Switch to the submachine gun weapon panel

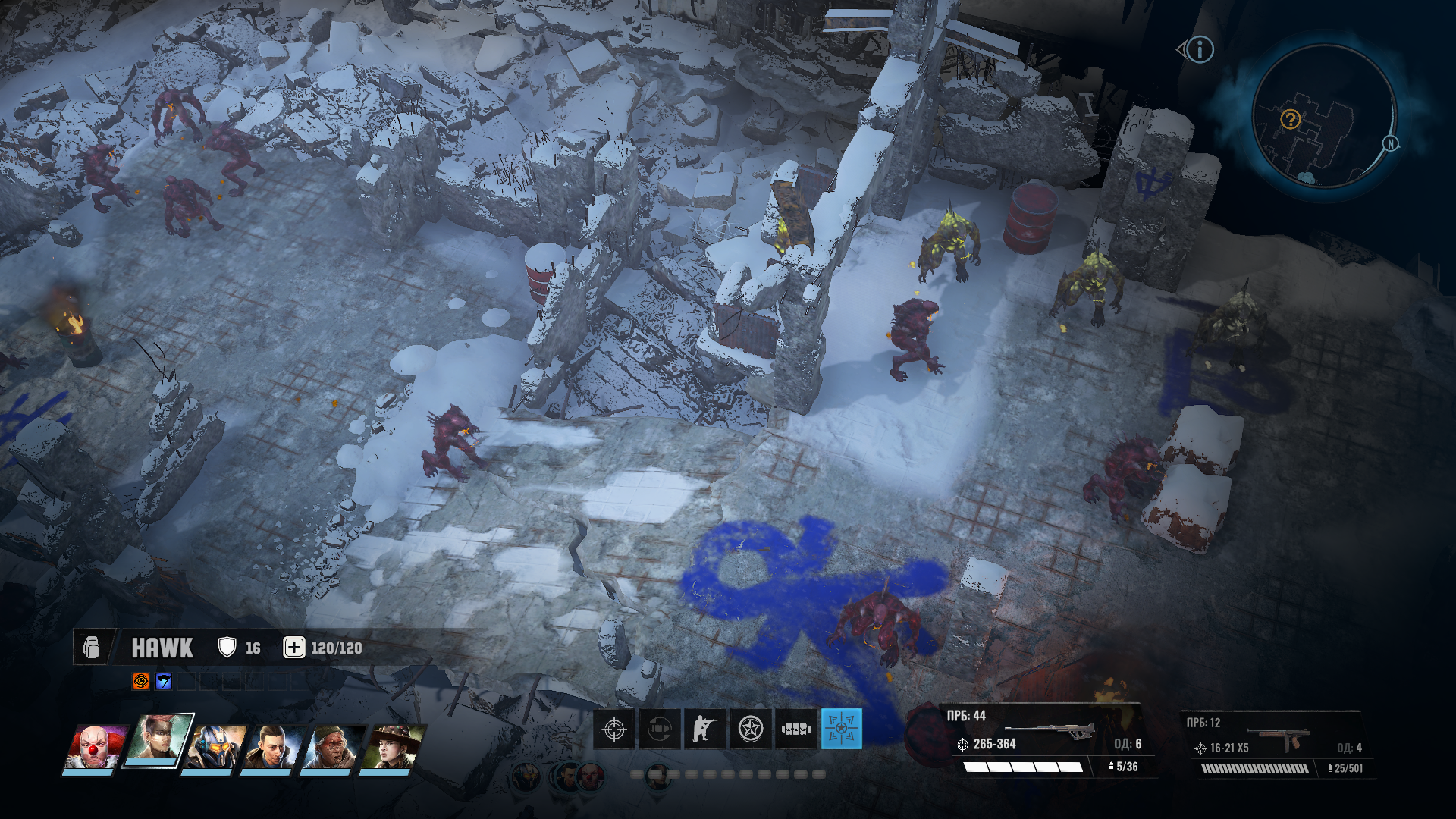pos(1278,743)
